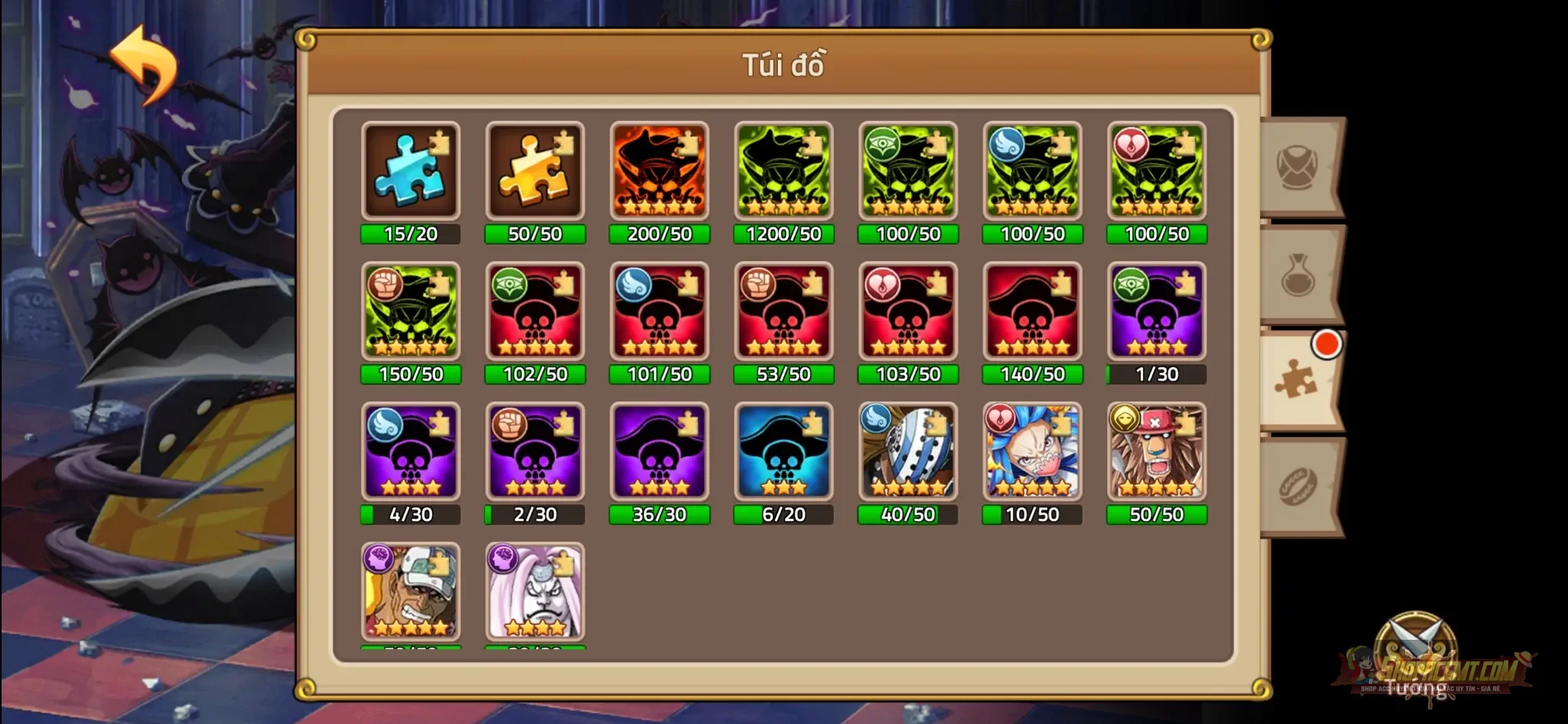Pick the green skull fragment with 1200/50 count

(784, 170)
